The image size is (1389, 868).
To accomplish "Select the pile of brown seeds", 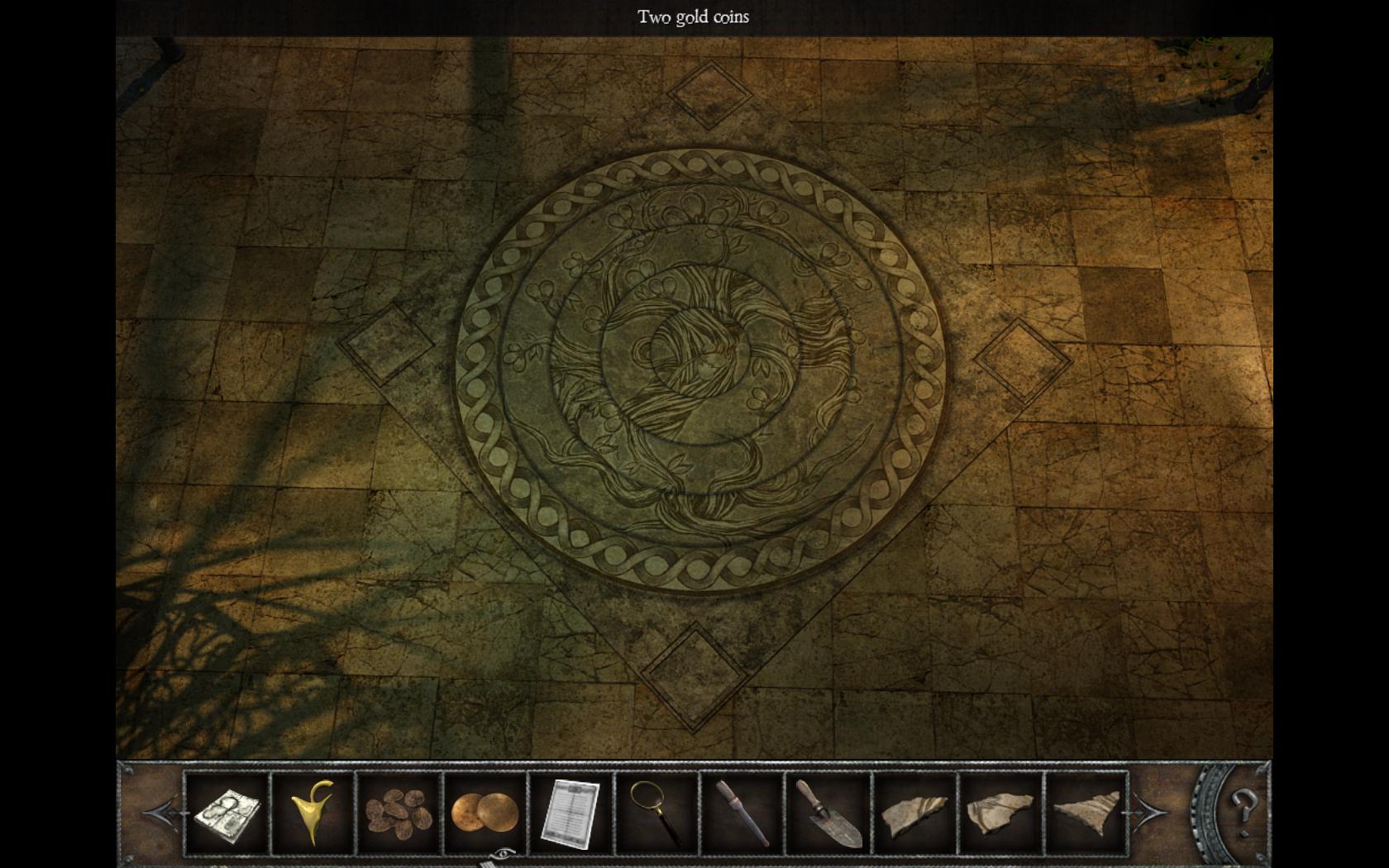I will click(399, 813).
